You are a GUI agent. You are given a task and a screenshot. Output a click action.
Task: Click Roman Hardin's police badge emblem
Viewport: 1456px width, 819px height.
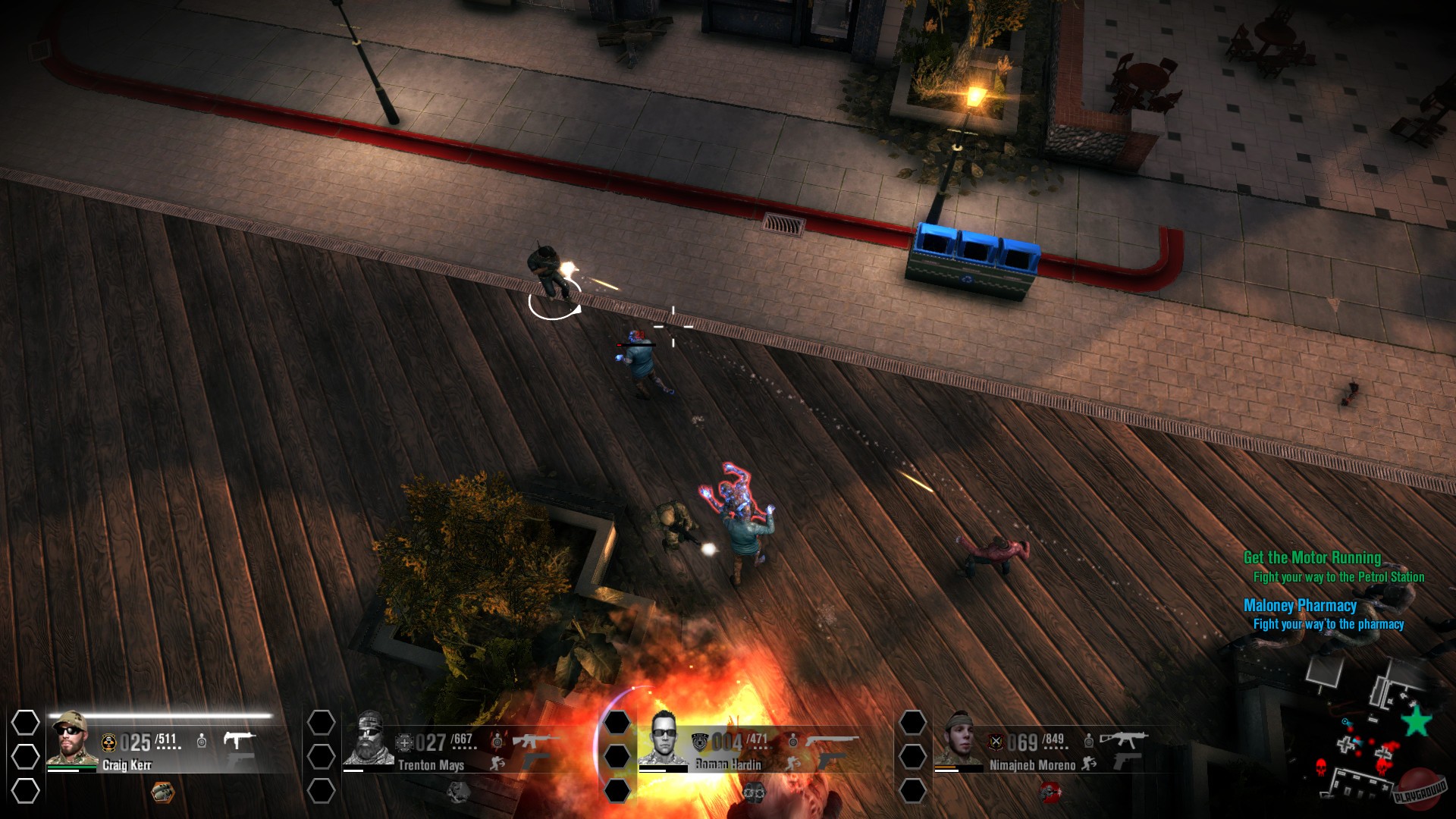pyautogui.click(x=700, y=742)
